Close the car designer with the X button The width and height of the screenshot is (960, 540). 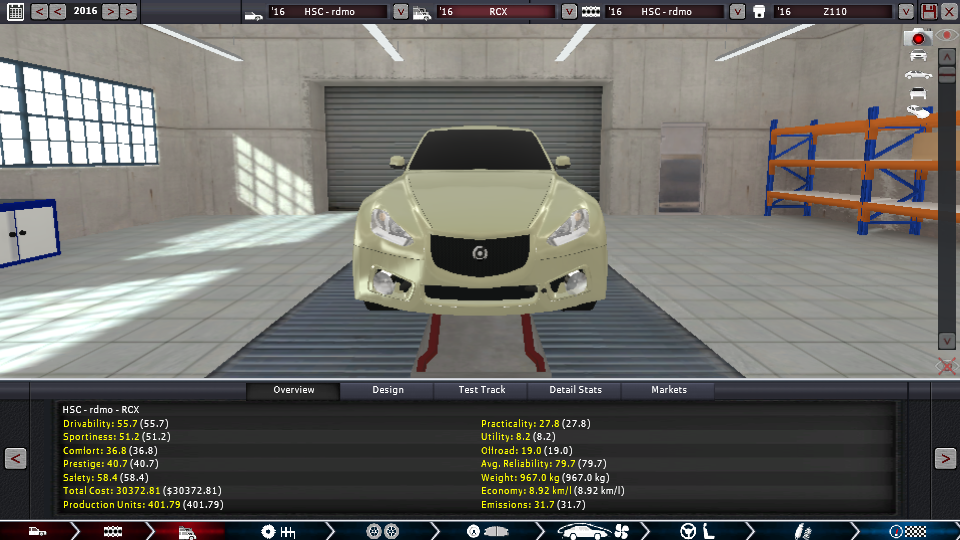948,12
